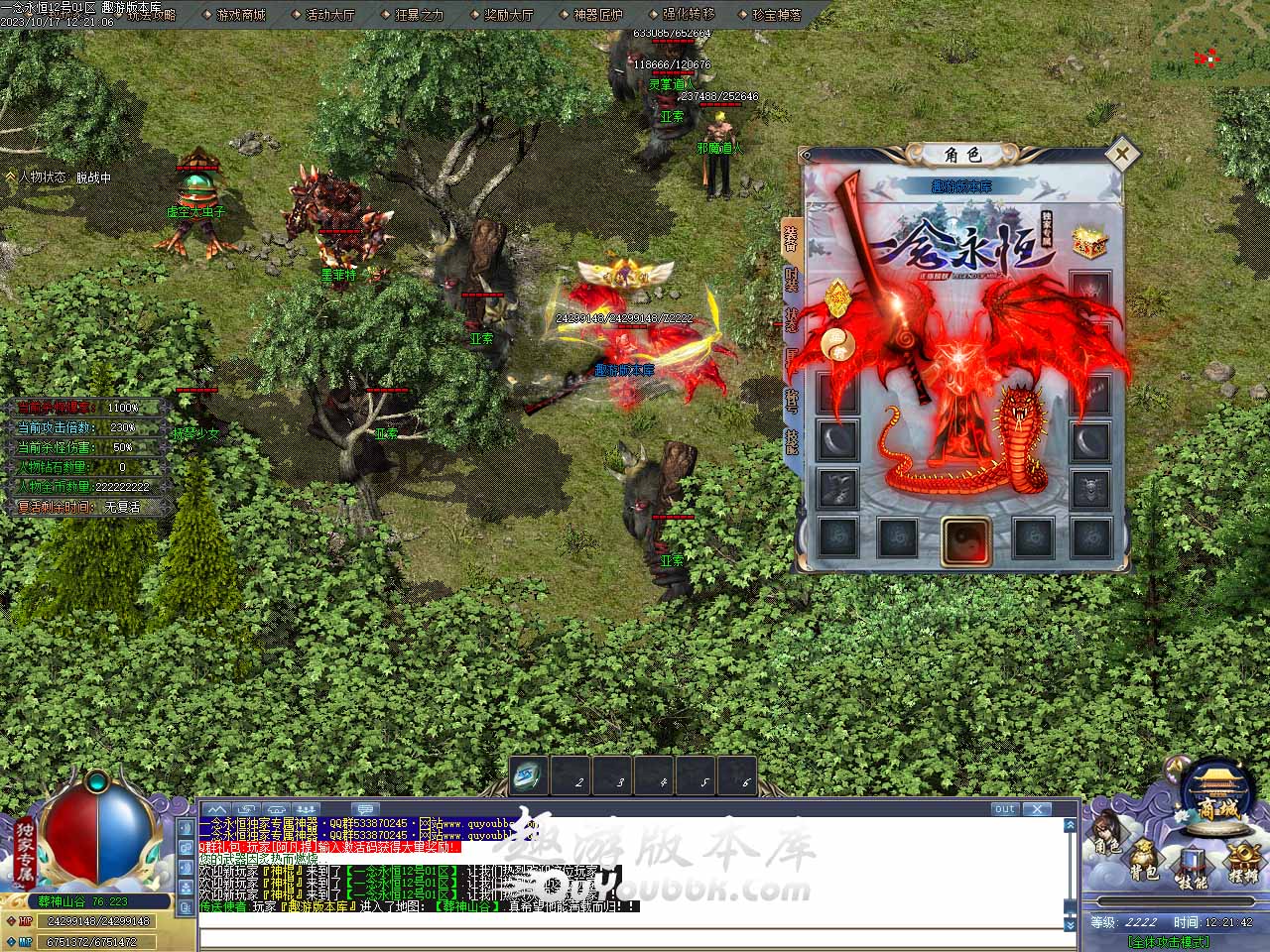
Task: Switch to the 时装 fashion tab
Action: point(791,278)
